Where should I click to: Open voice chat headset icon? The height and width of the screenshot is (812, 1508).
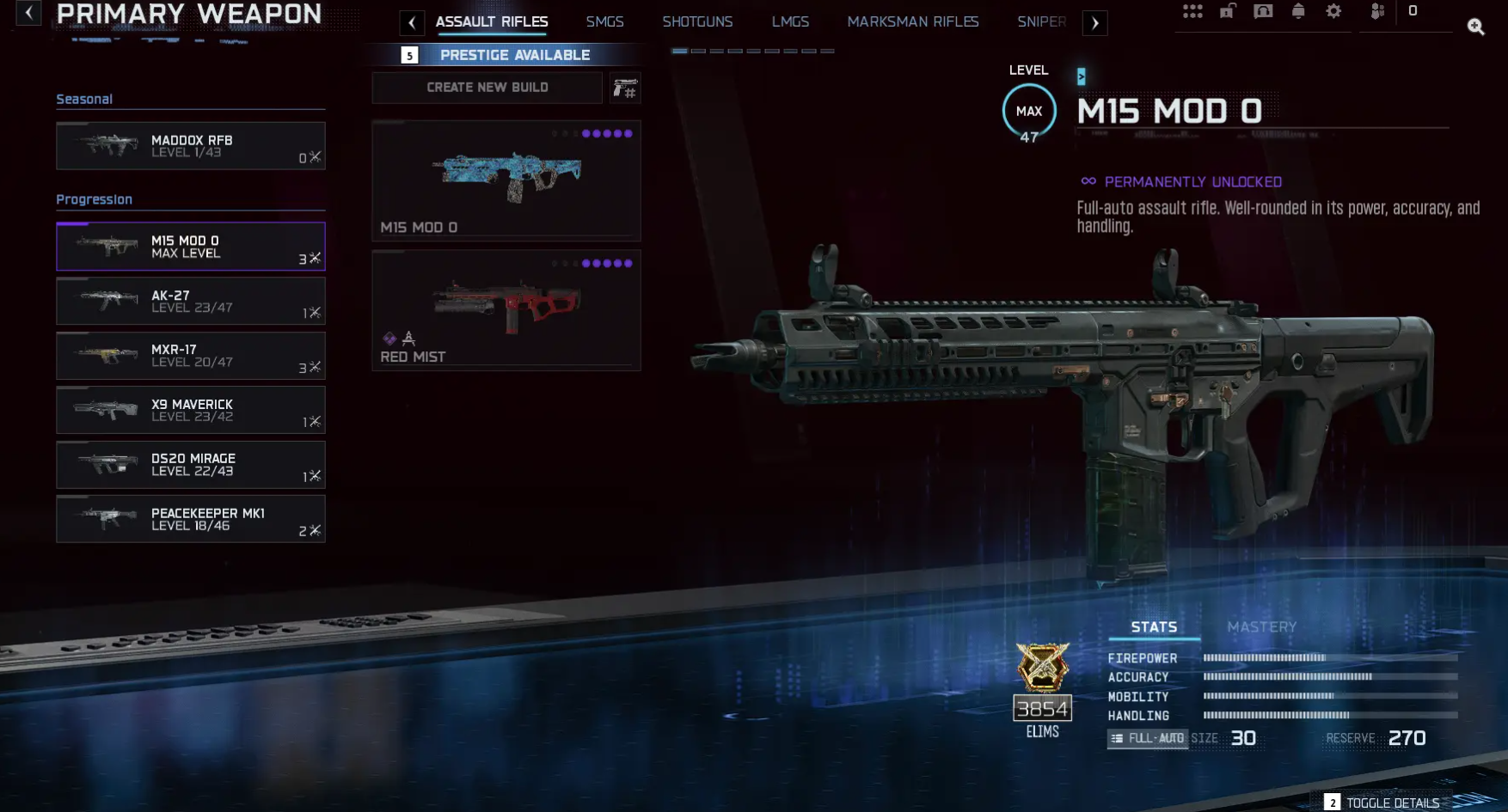pos(1262,11)
